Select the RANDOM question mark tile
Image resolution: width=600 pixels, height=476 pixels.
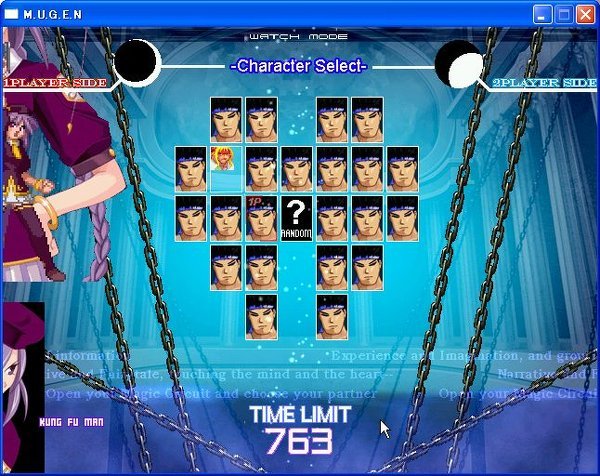point(296,218)
